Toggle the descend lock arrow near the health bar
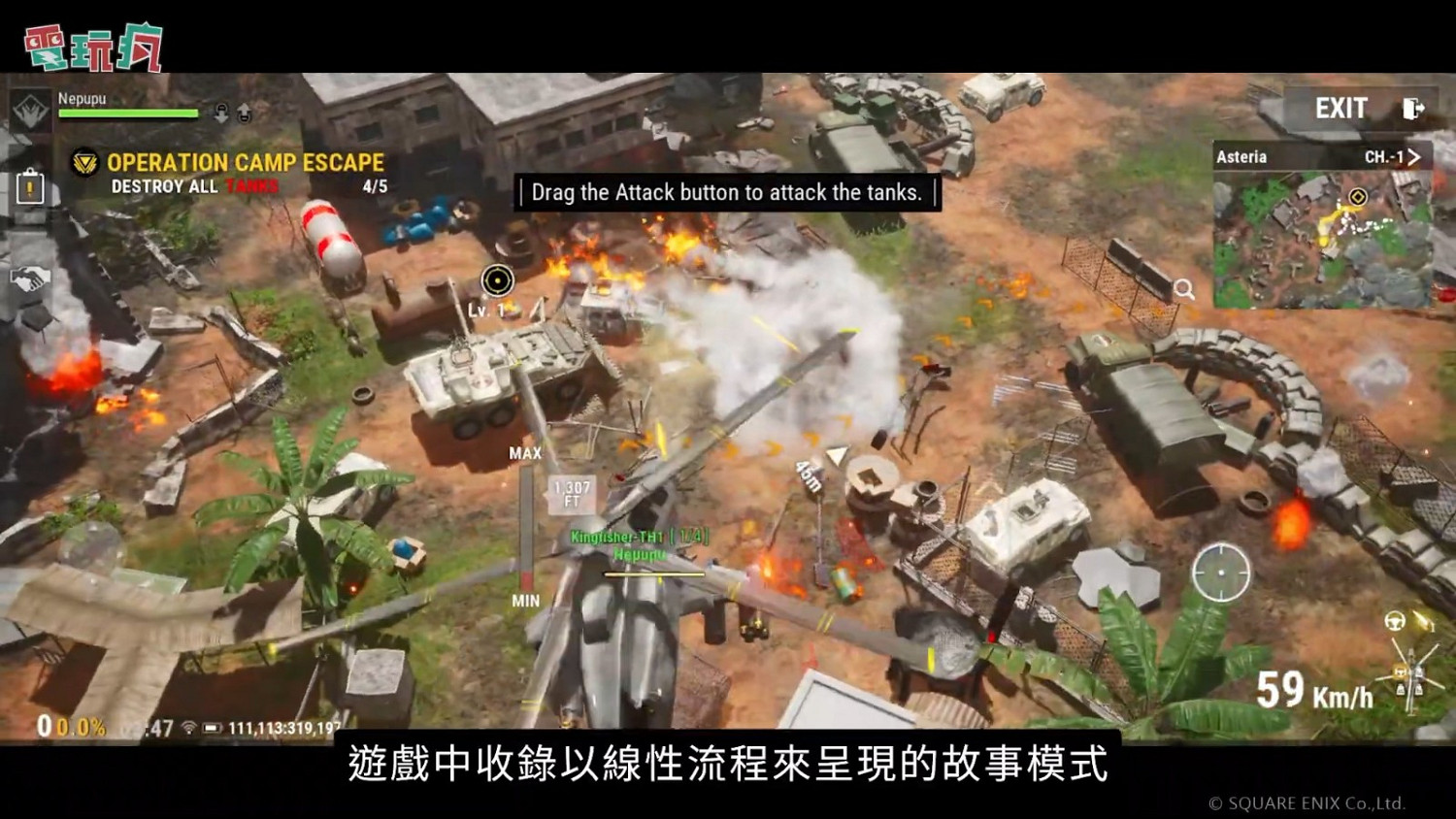Image resolution: width=1456 pixels, height=819 pixels. tap(221, 112)
